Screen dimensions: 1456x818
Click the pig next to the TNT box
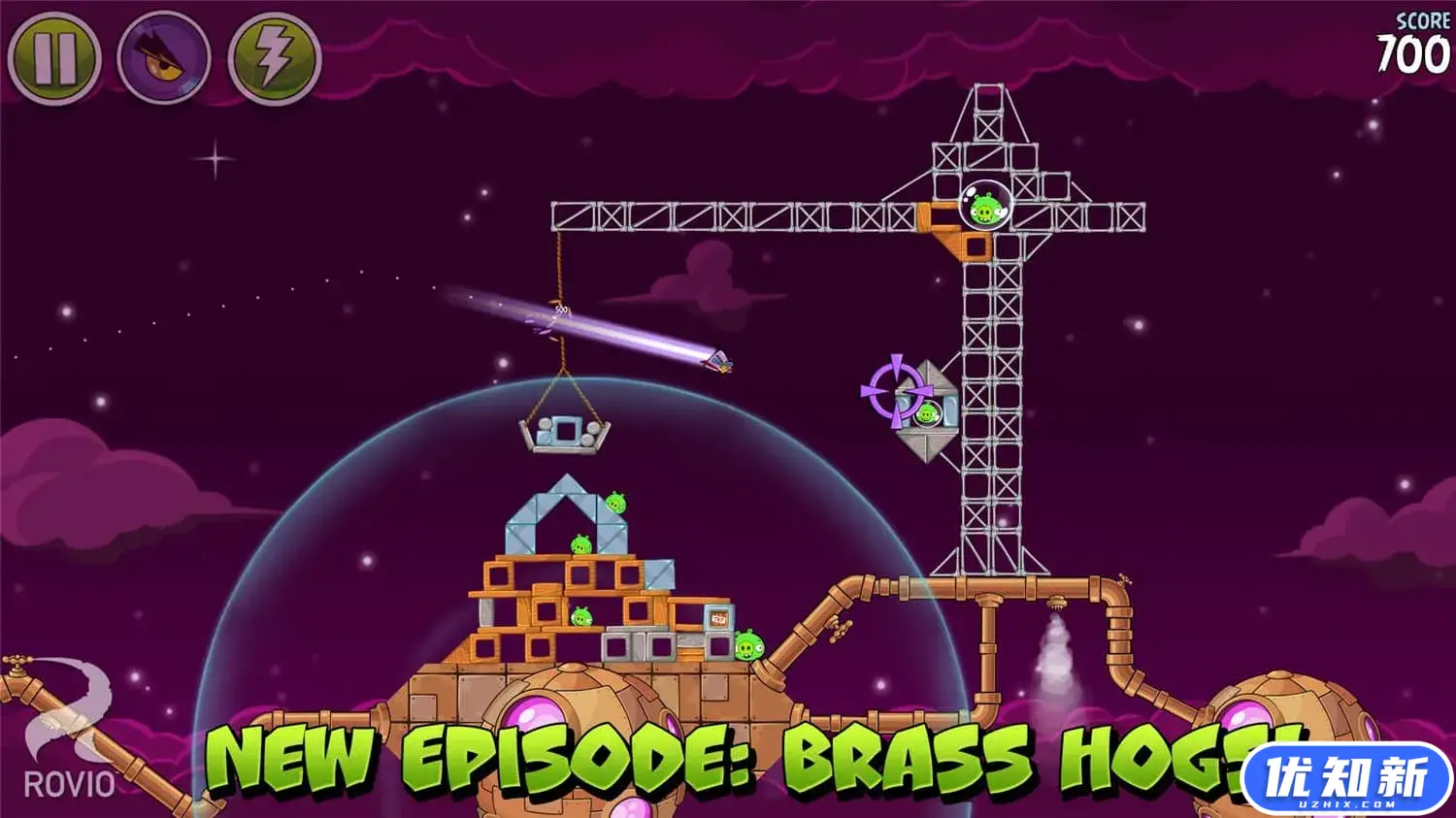(x=747, y=647)
